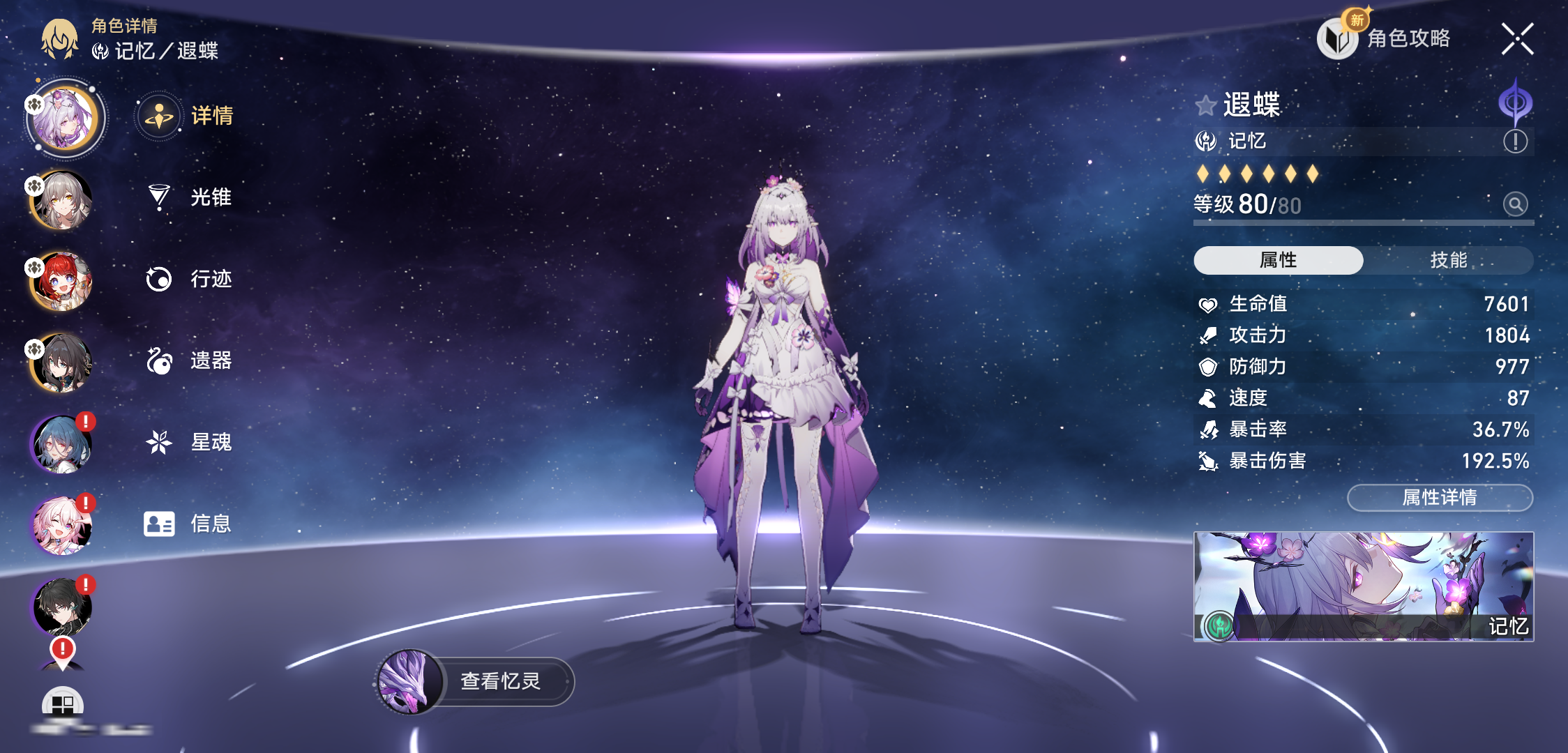Select the 行迹 traces menu entry

click(x=190, y=279)
